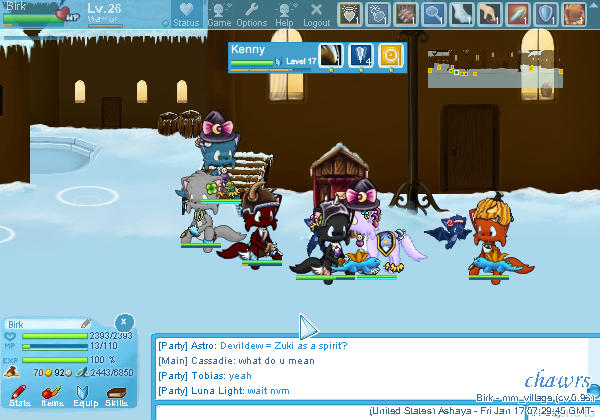Activate the shield hotbar skill
This screenshot has height=420, width=600.
[547, 13]
